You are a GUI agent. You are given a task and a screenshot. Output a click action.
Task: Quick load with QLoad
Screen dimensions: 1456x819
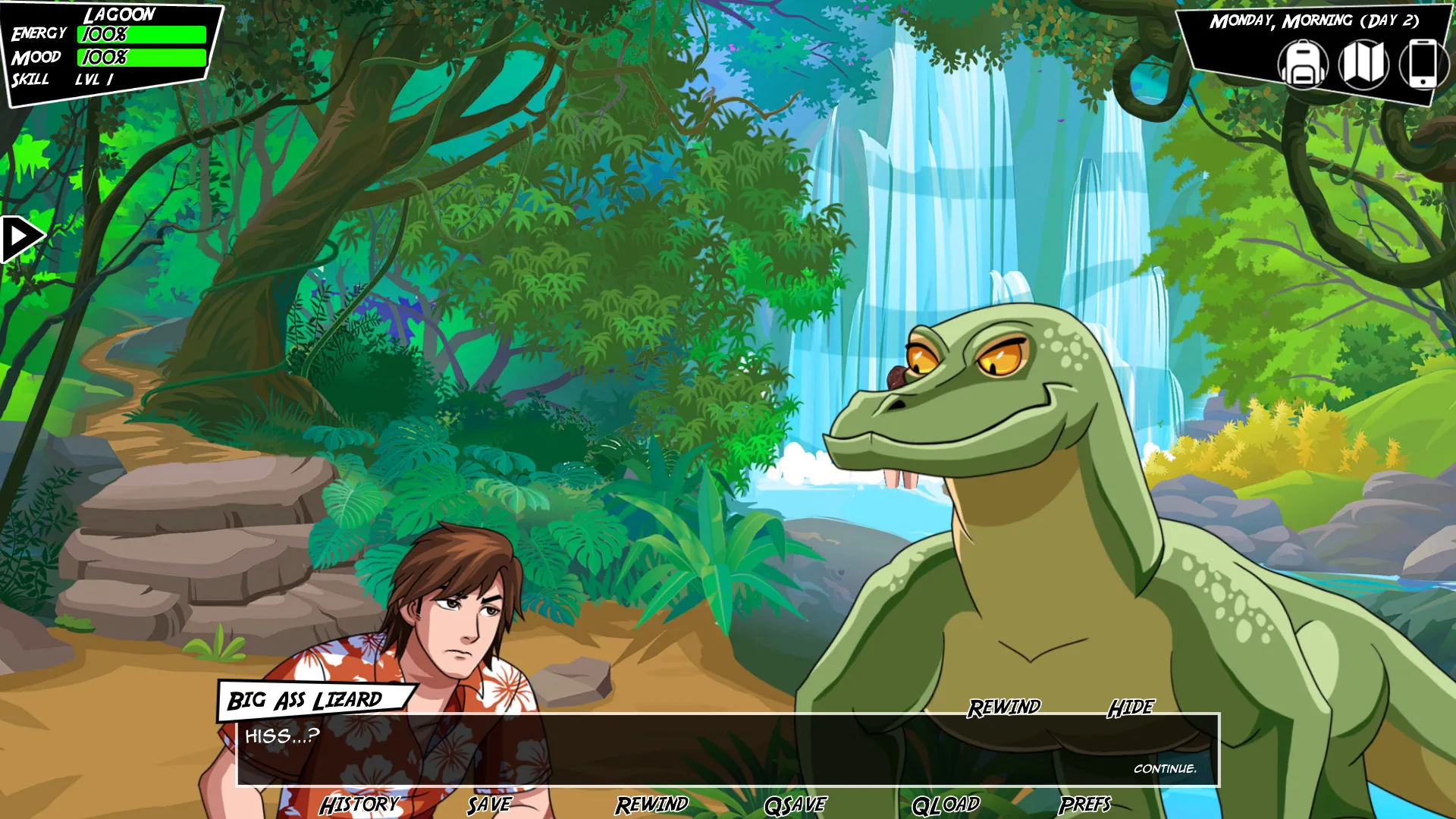(946, 805)
